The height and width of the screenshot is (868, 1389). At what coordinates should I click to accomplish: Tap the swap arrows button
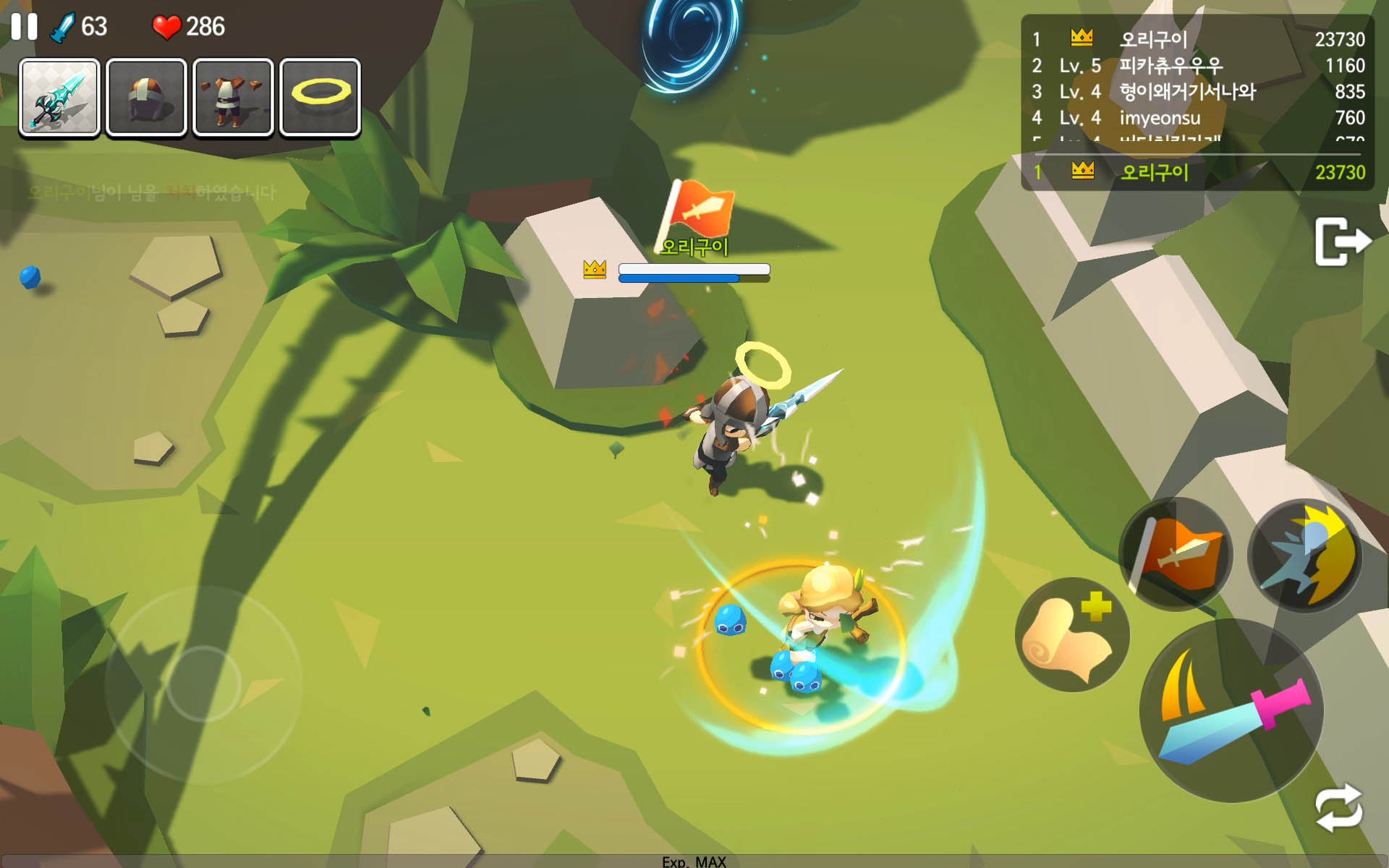(1339, 808)
